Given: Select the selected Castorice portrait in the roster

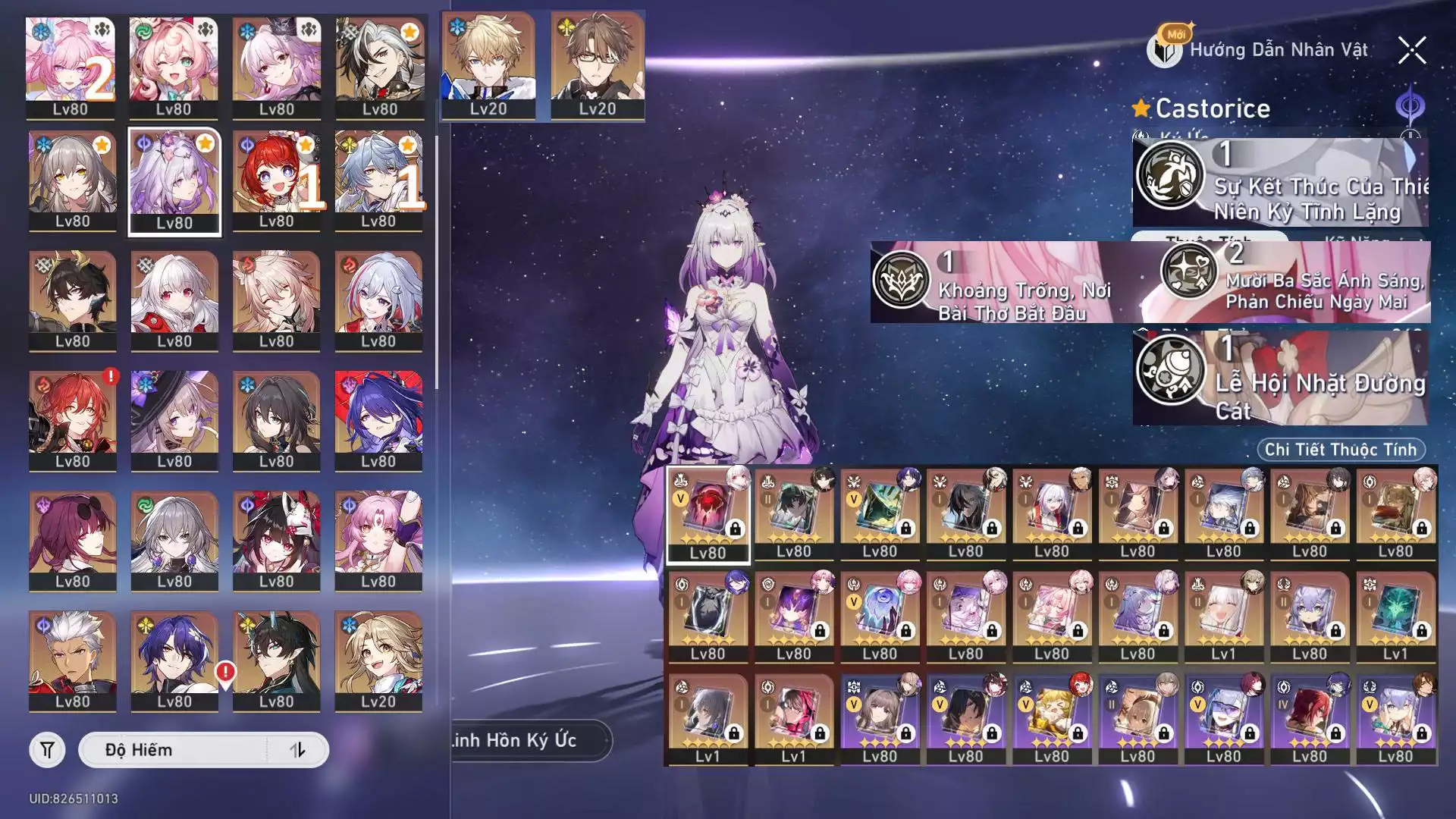Looking at the screenshot, I should 174,182.
